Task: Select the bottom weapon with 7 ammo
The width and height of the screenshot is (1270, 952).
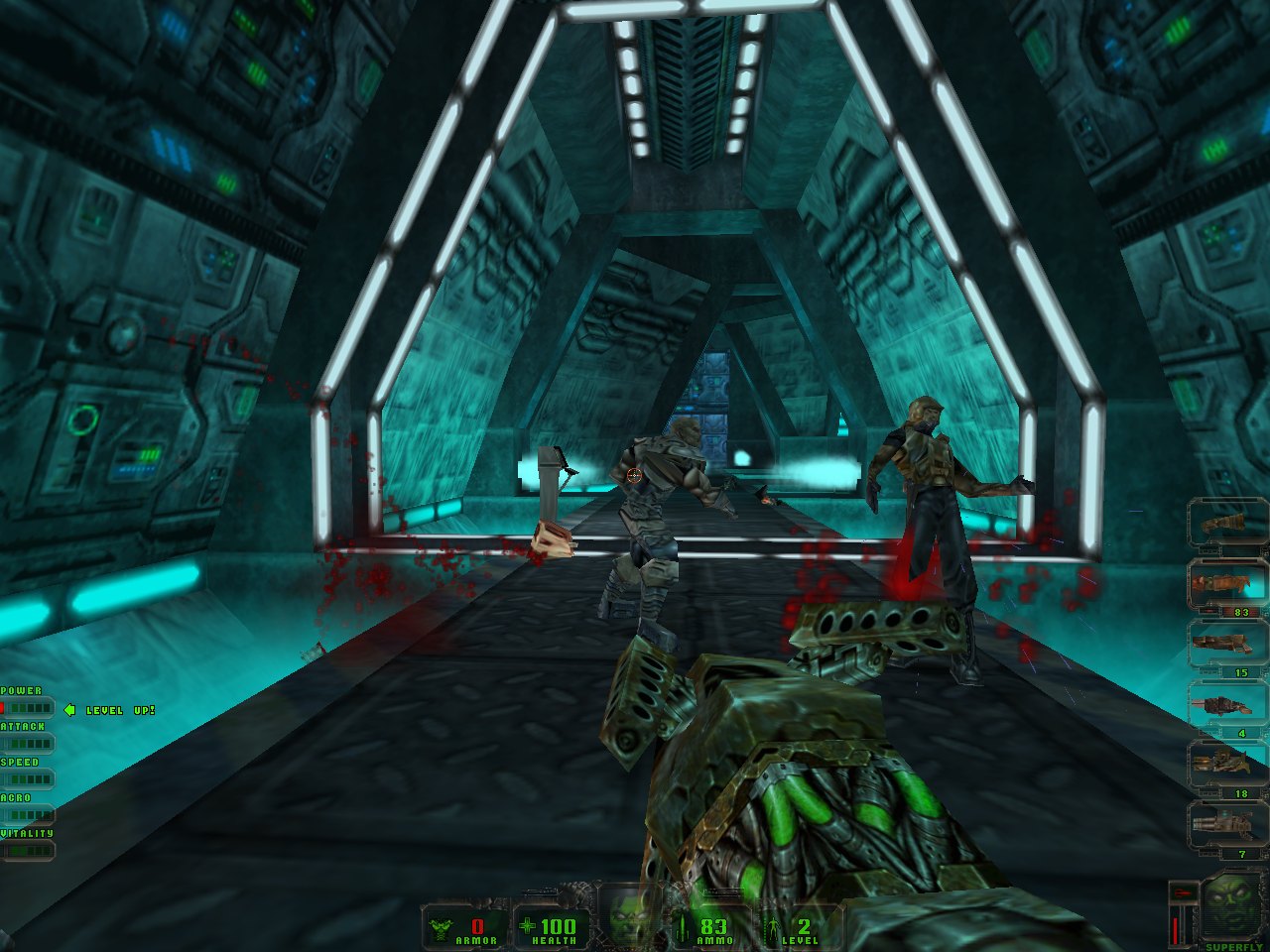Action: (1223, 824)
